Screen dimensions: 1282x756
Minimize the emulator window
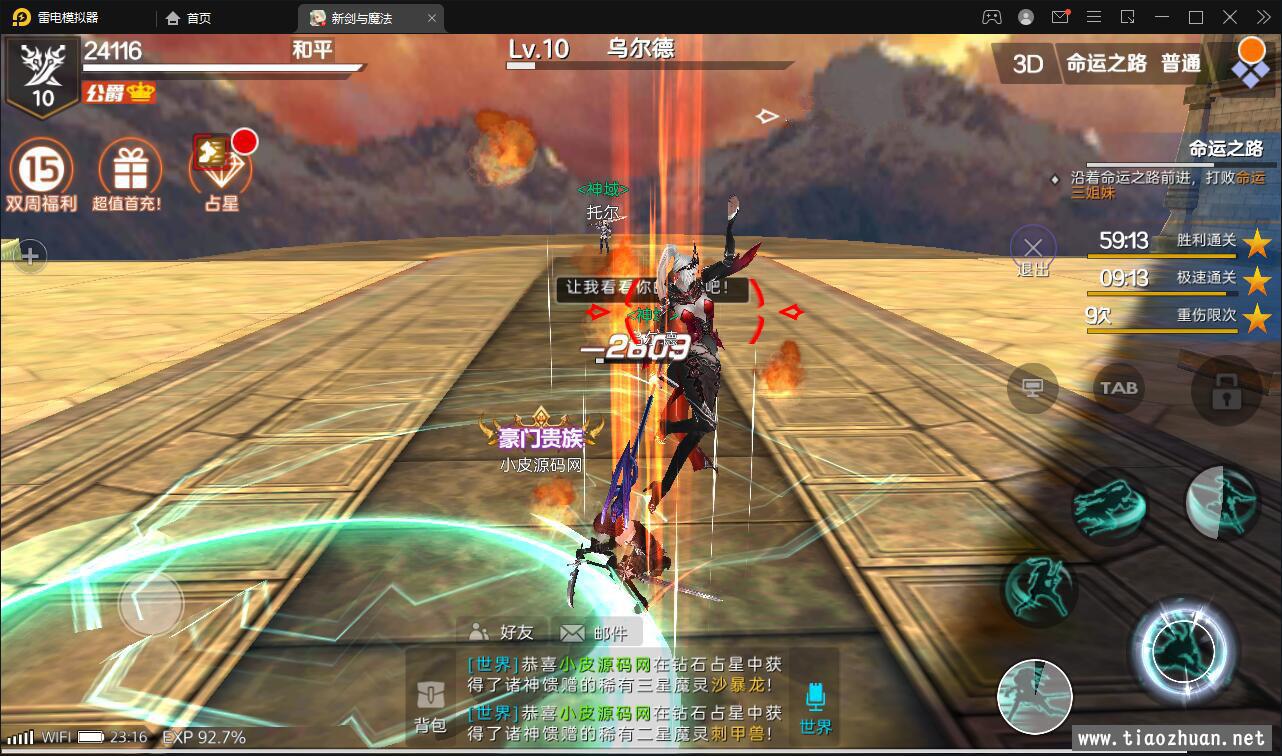(x=1162, y=17)
